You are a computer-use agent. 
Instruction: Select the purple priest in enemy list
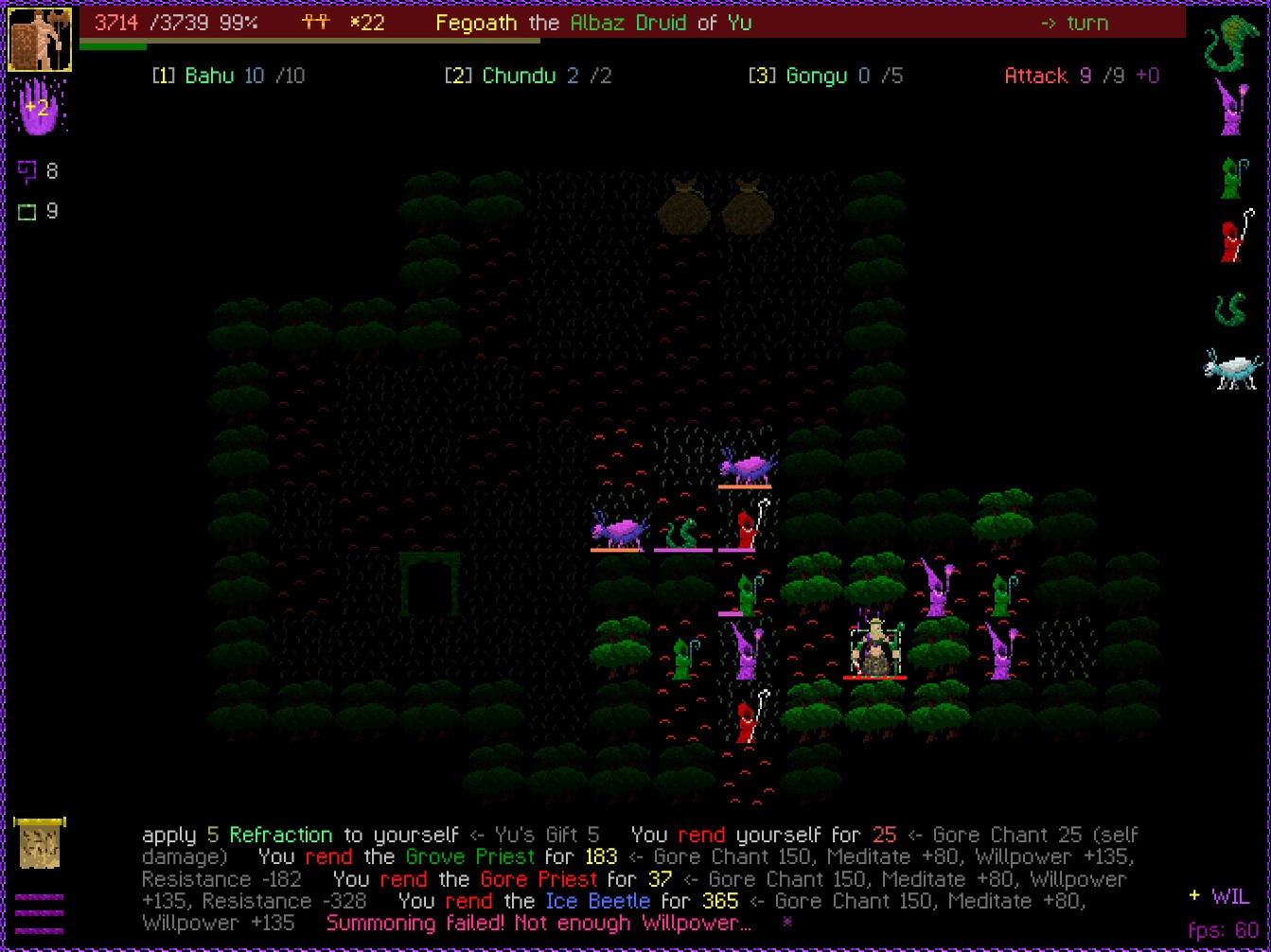1231,107
